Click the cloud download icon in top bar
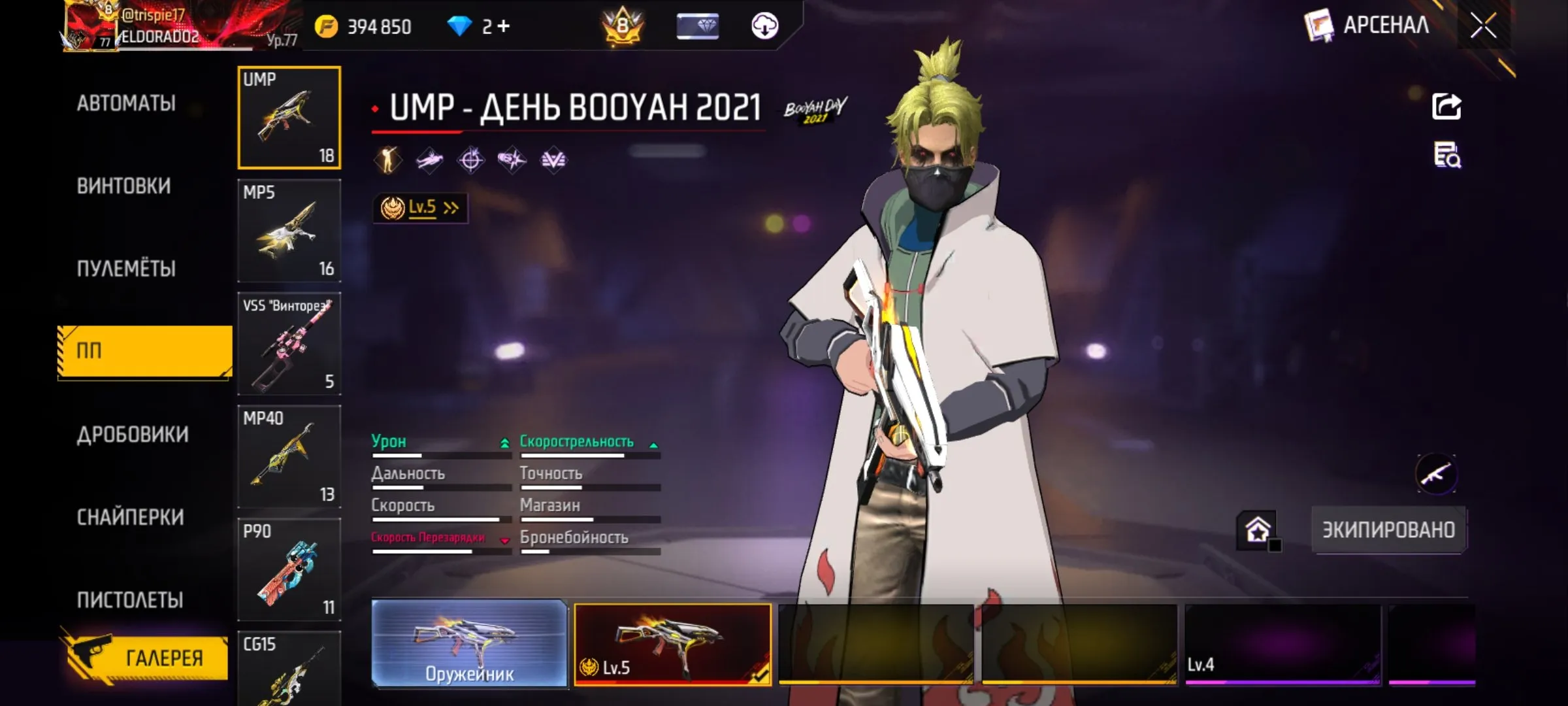The image size is (1568, 706). [766, 27]
